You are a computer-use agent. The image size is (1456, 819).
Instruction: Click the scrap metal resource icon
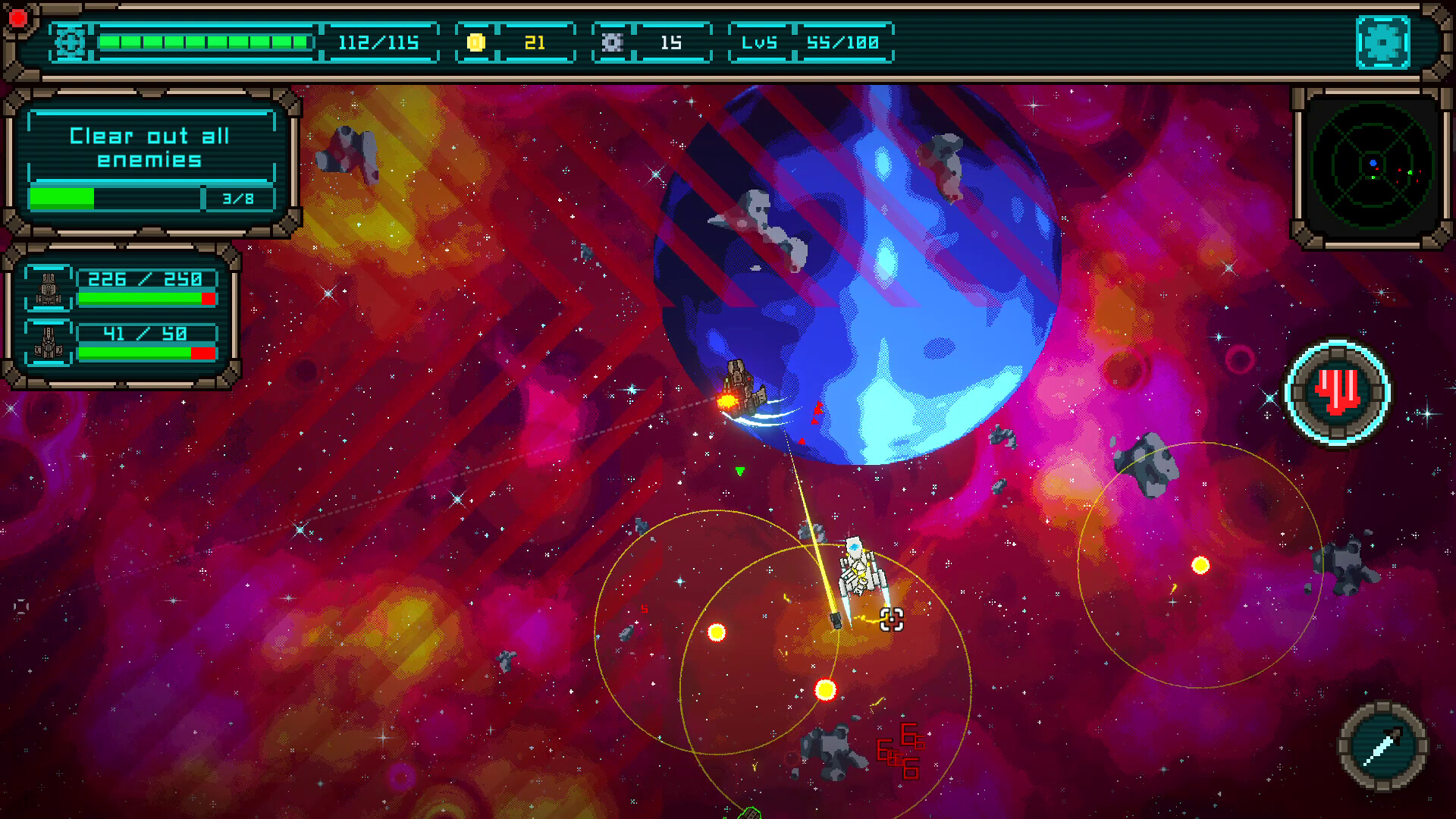click(x=613, y=43)
